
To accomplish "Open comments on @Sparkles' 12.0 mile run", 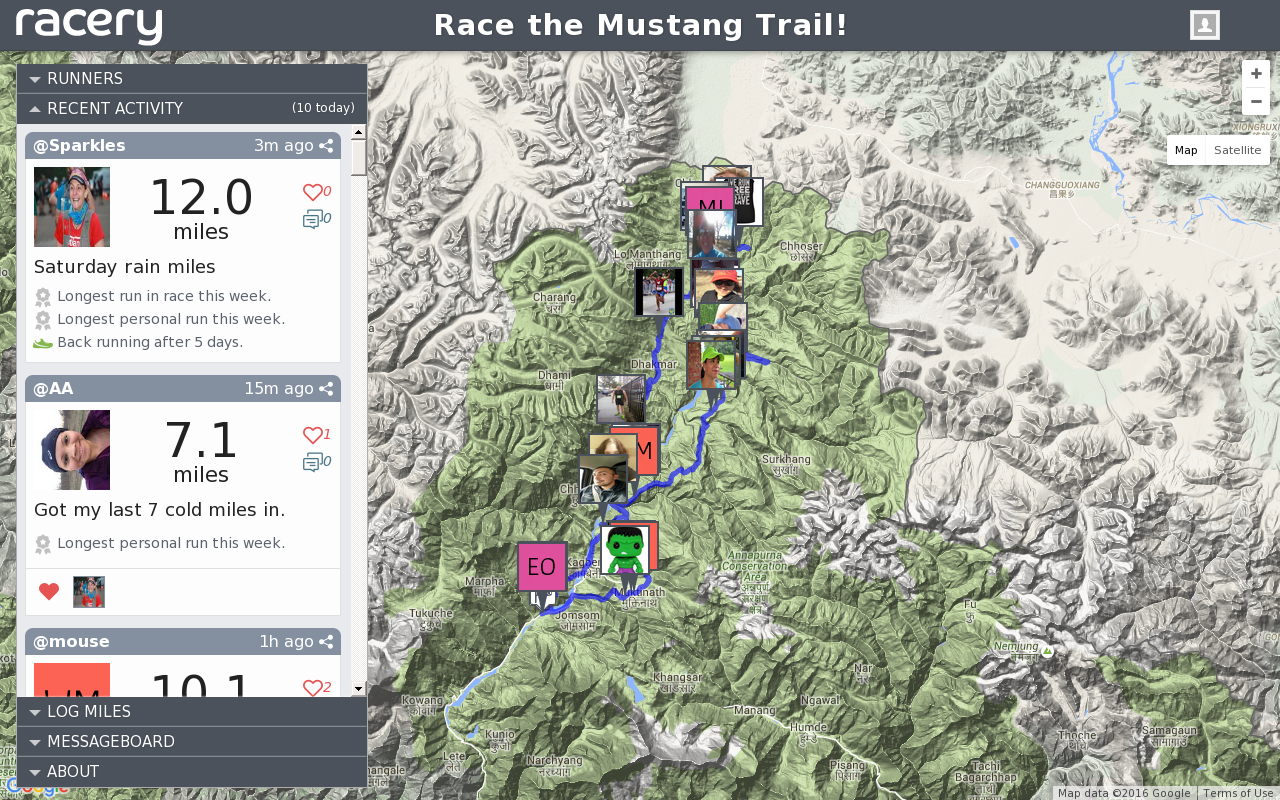I will pyautogui.click(x=310, y=218).
